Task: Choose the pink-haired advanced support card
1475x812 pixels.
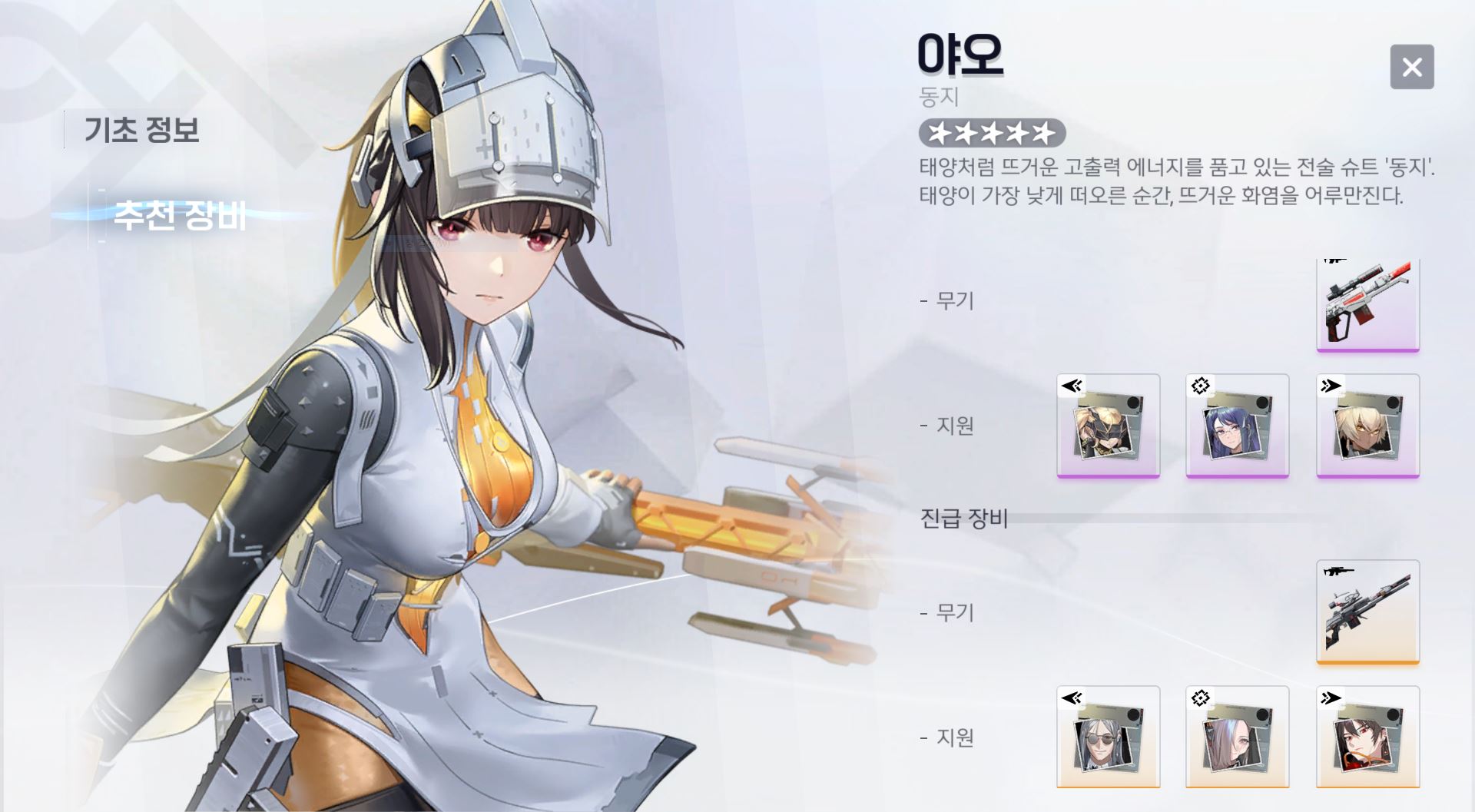Action: [x=1237, y=737]
